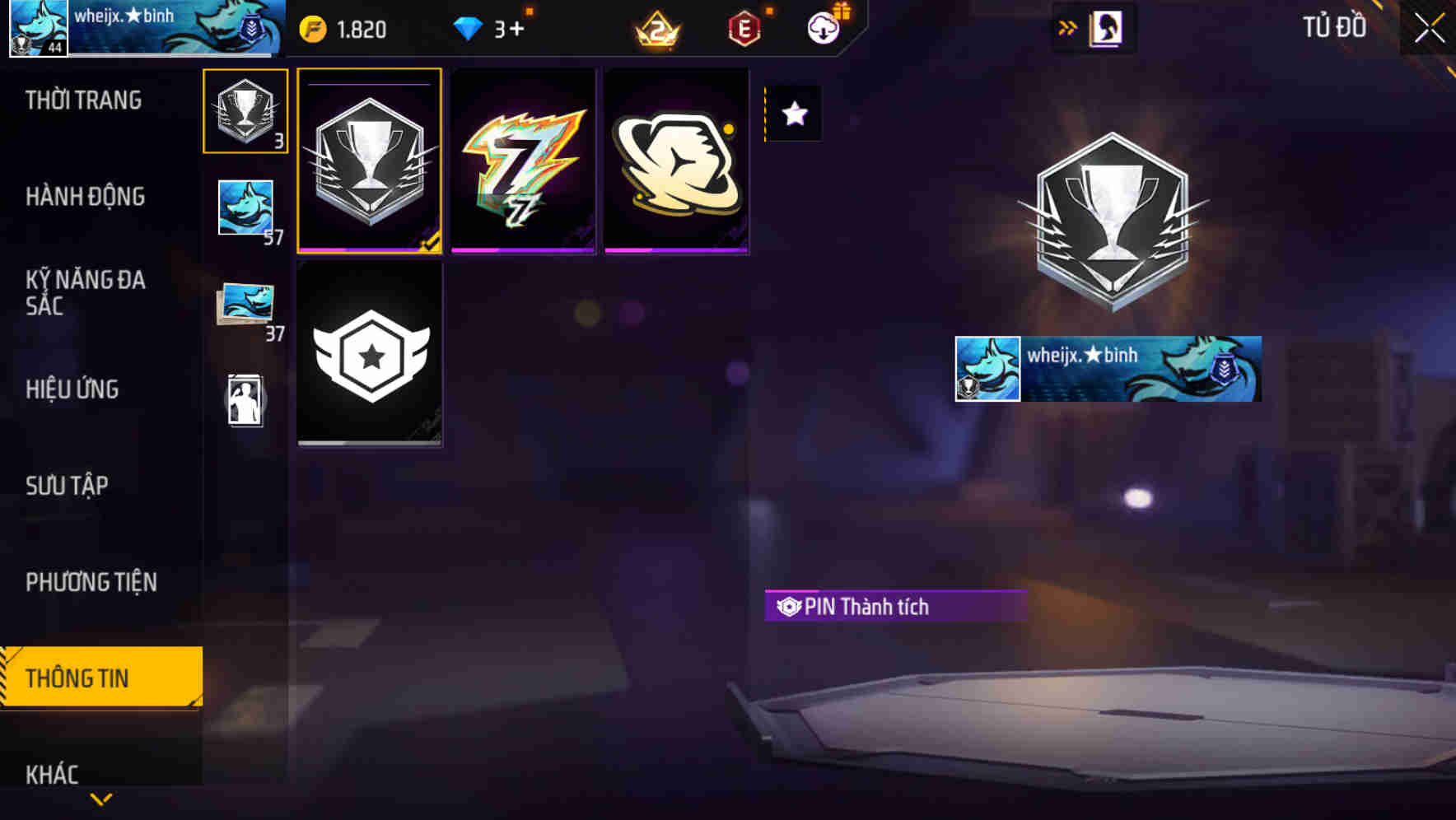The height and width of the screenshot is (820, 1456).
Task: Select the profile pose category icon
Action: 244,401
